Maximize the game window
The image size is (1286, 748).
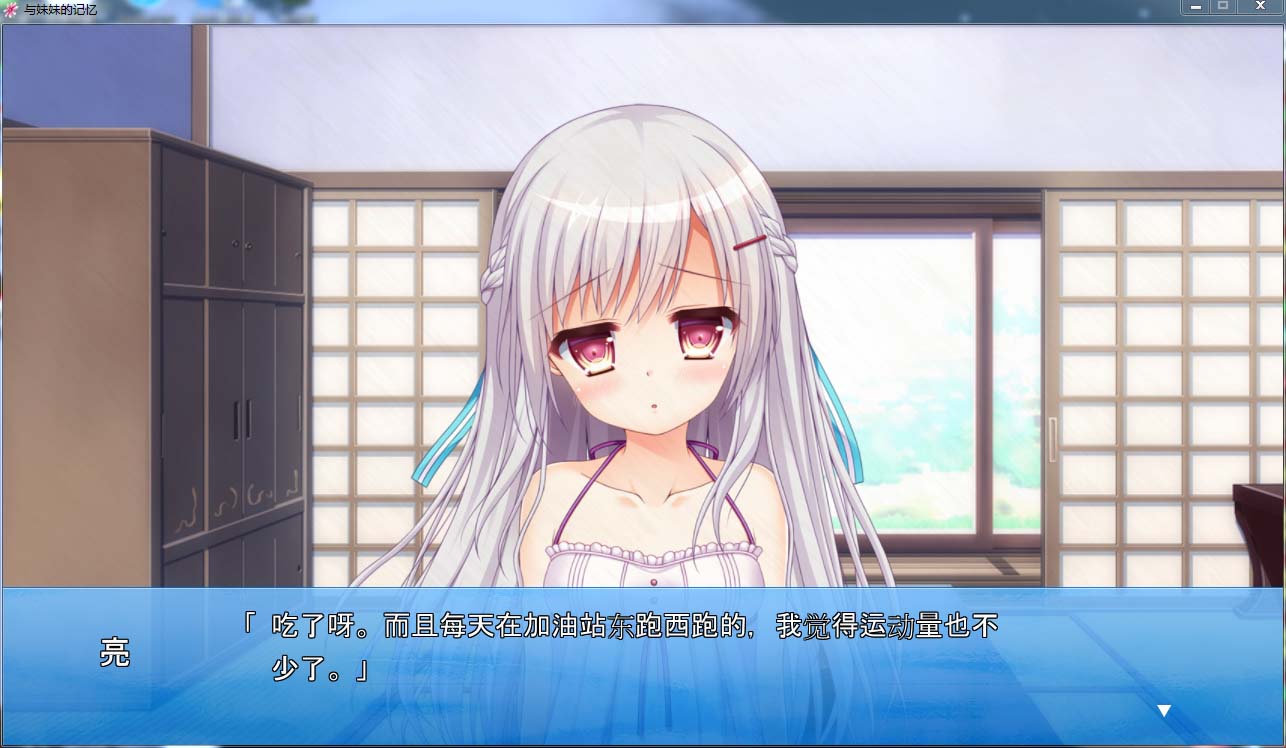click(x=1223, y=6)
